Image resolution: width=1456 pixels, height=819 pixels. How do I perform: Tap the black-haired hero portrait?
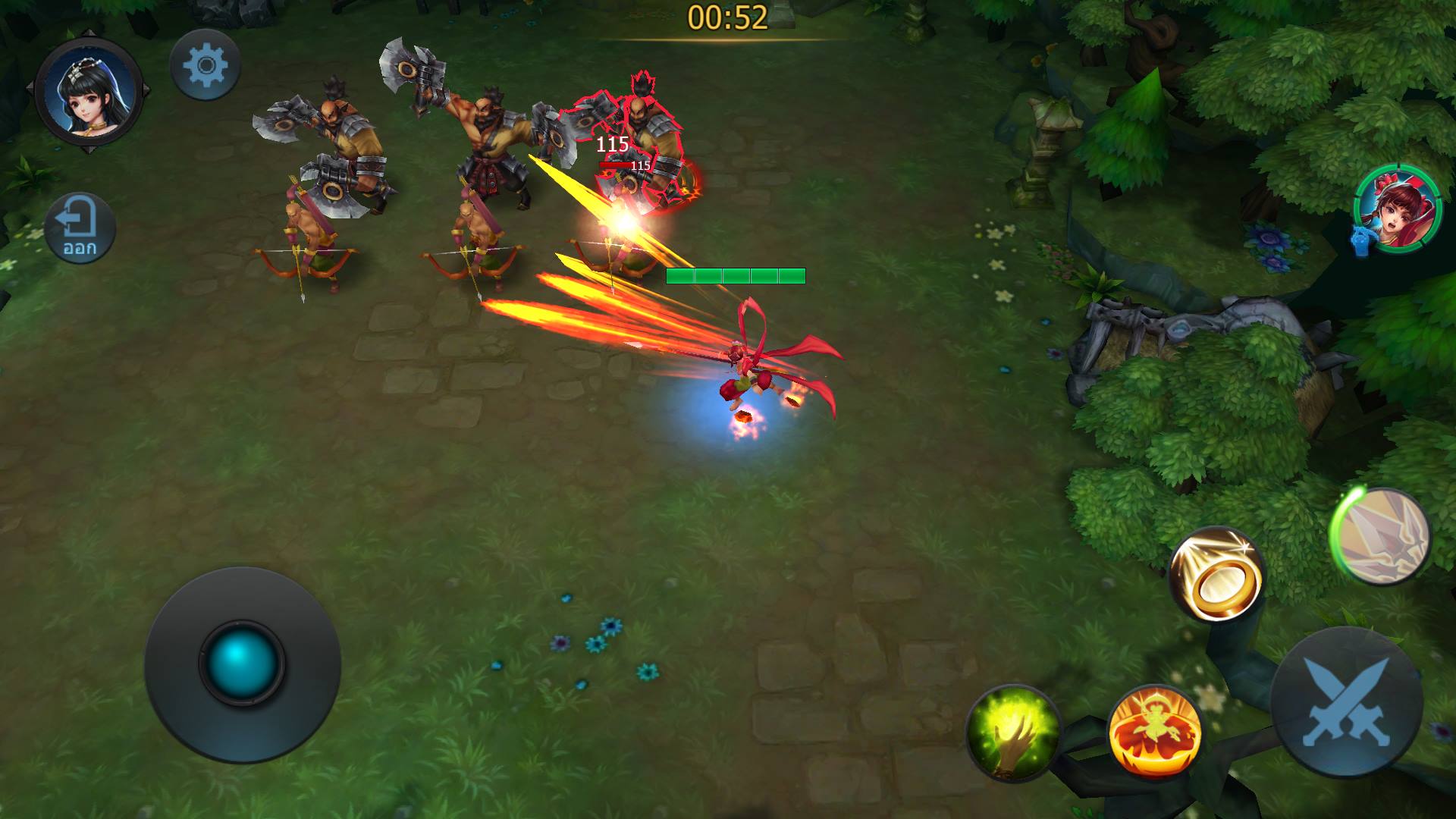pos(89,93)
